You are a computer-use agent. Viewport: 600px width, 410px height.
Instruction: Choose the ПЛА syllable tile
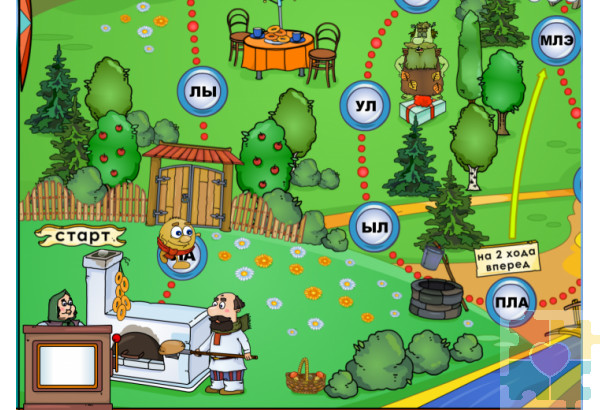(x=511, y=301)
